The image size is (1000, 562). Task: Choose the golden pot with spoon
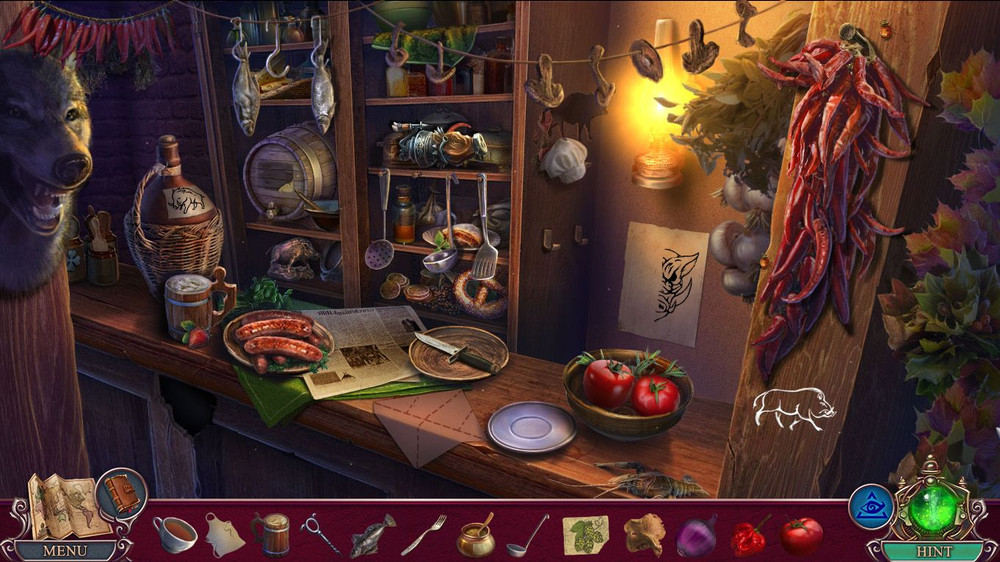pyautogui.click(x=475, y=537)
